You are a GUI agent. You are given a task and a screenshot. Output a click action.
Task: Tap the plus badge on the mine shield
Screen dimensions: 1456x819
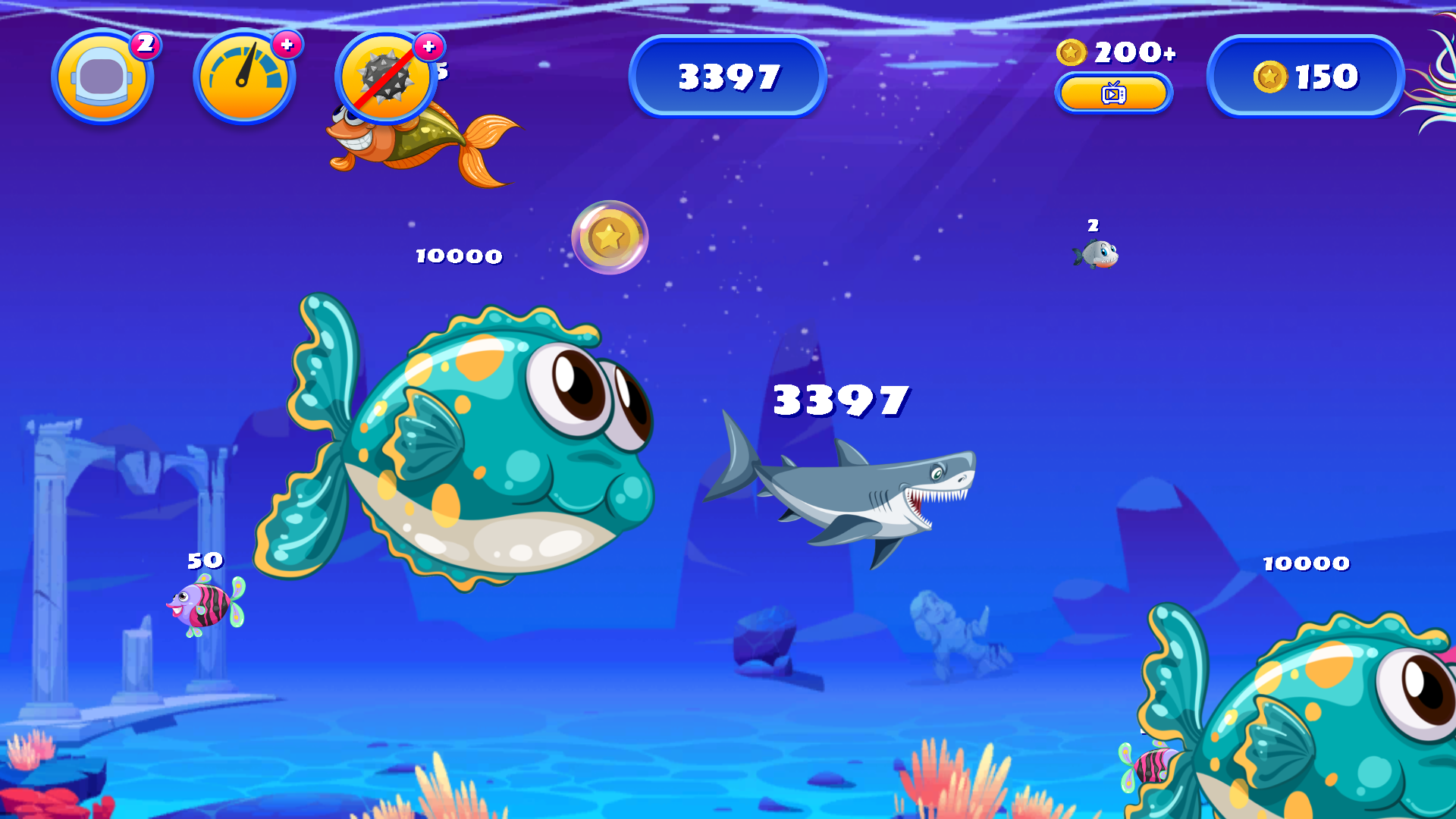(429, 46)
